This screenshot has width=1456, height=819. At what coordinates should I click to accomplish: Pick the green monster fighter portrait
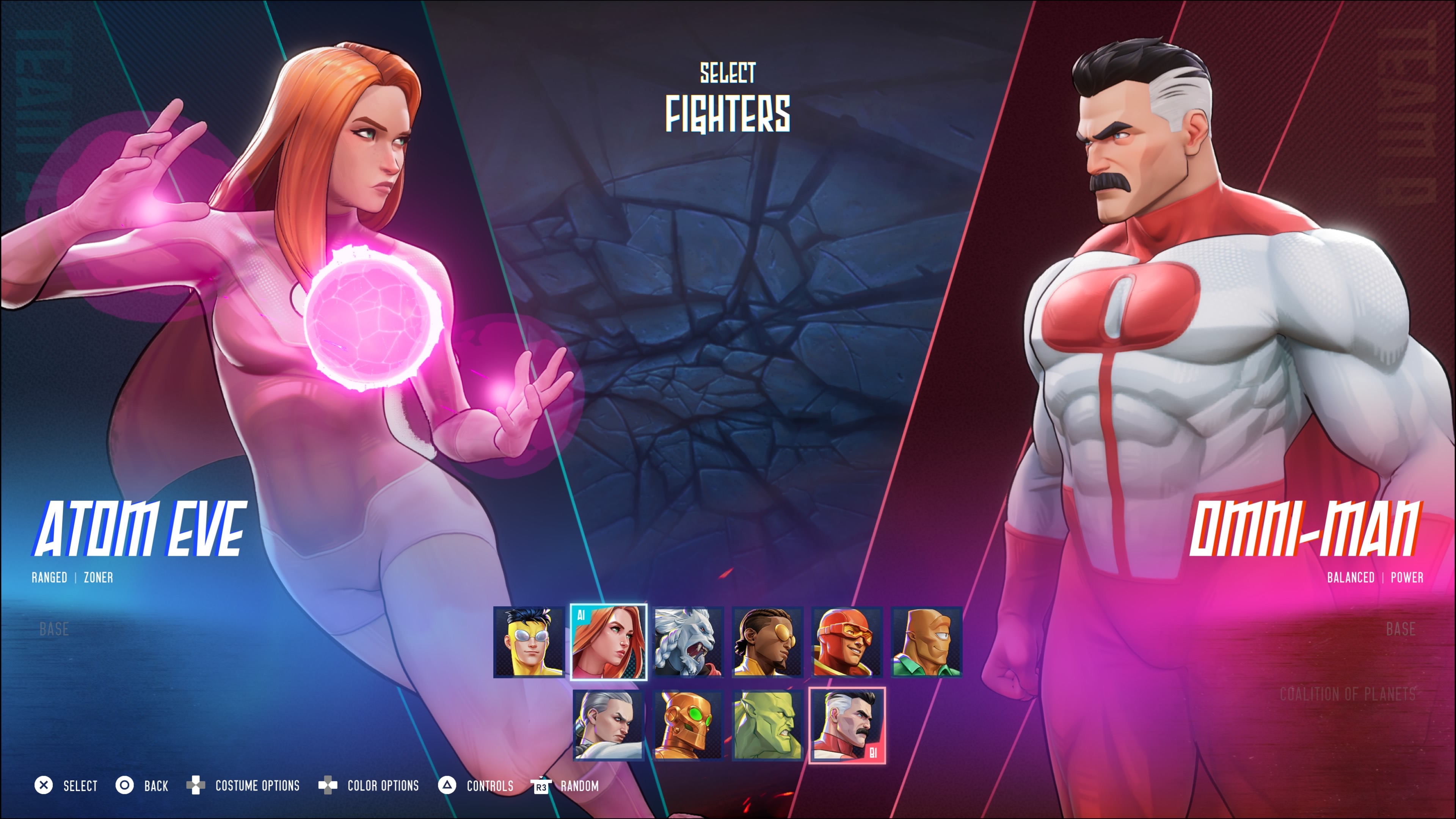767,726
